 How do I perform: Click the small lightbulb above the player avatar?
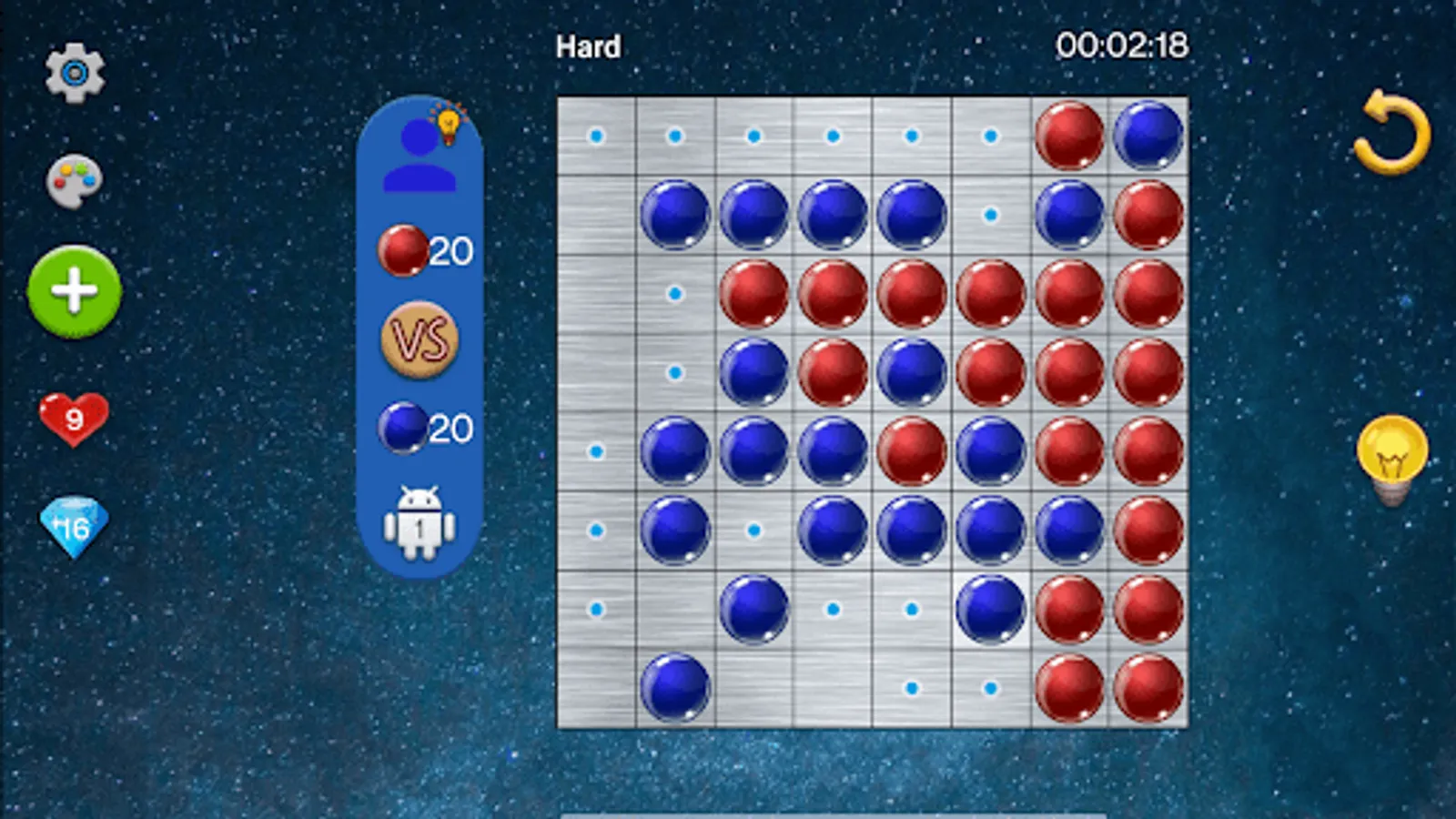448,124
